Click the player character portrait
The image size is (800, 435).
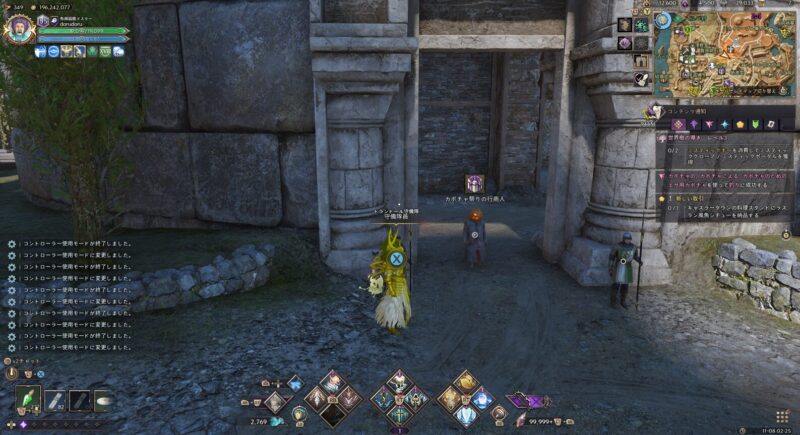tap(18, 29)
